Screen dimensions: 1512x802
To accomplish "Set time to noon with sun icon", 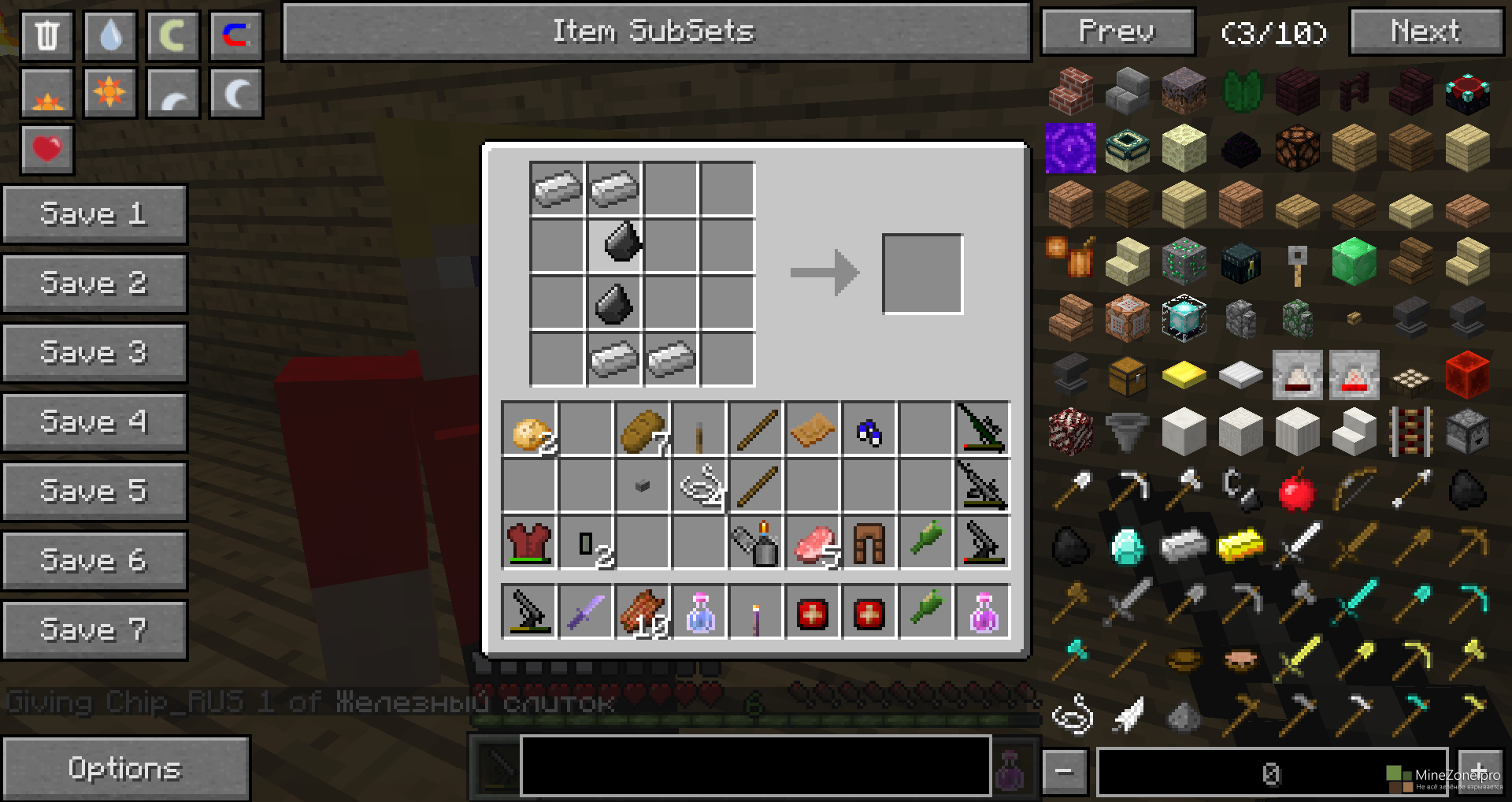I will (109, 93).
